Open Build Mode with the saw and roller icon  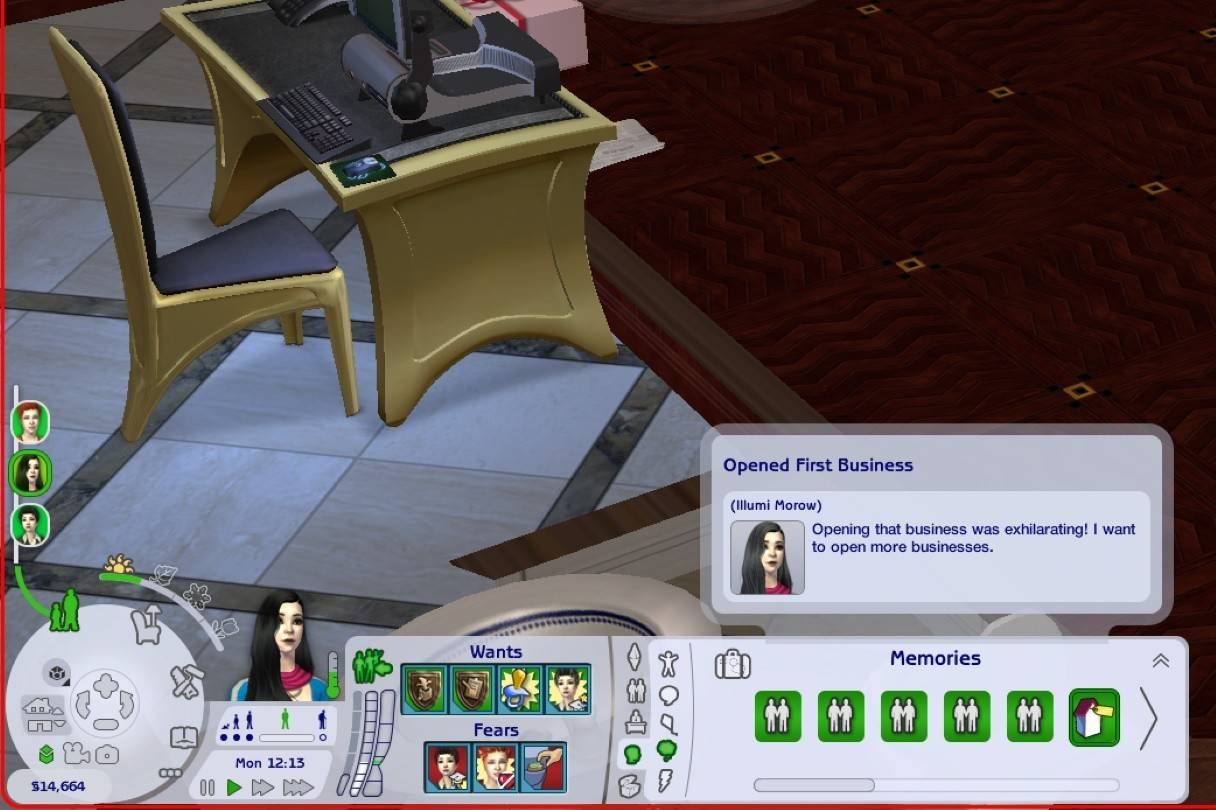[x=186, y=681]
